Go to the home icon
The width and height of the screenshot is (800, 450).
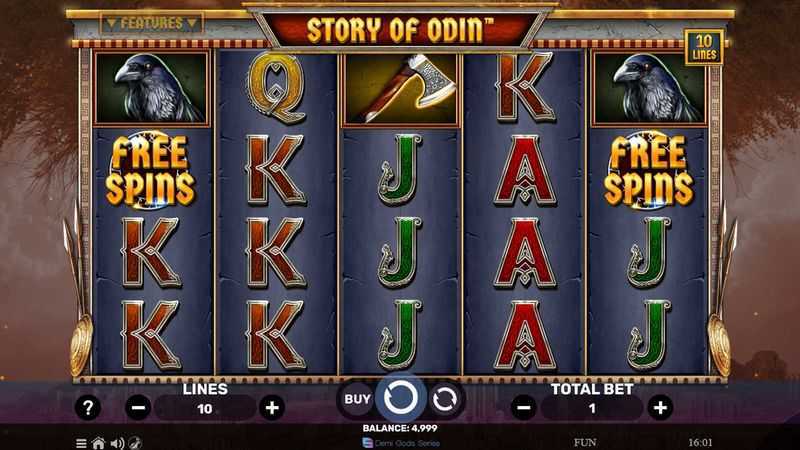[98, 442]
